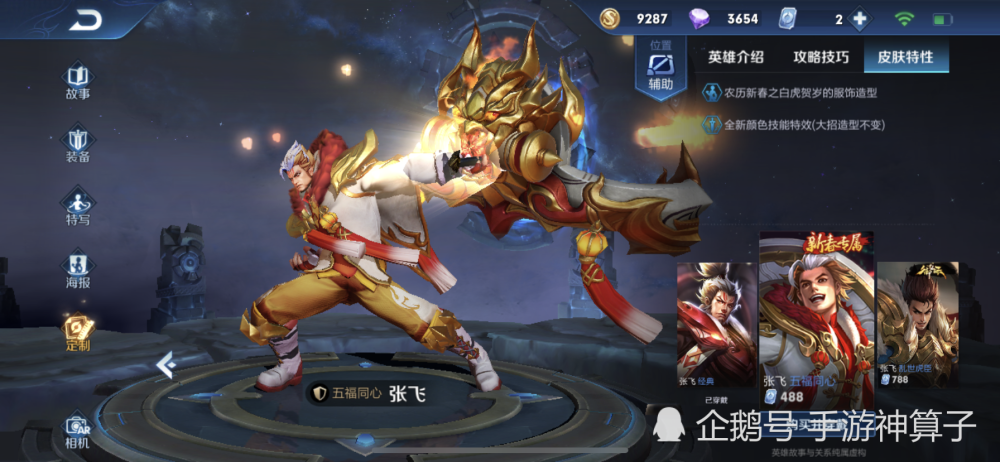Open the 相机 AR camera

tap(78, 430)
